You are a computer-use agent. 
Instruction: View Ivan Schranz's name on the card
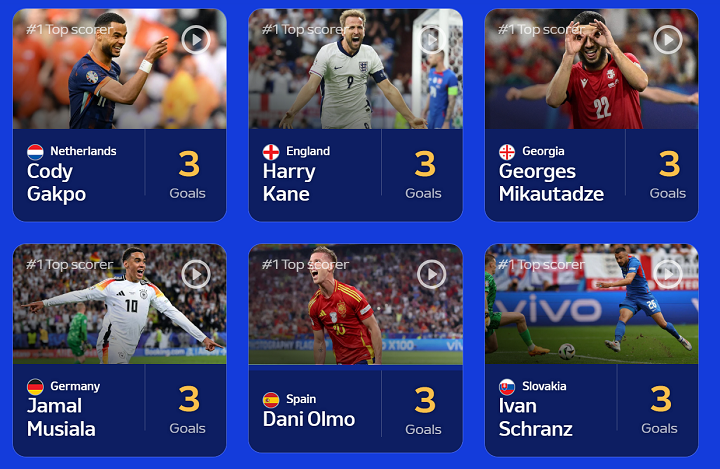(536, 417)
